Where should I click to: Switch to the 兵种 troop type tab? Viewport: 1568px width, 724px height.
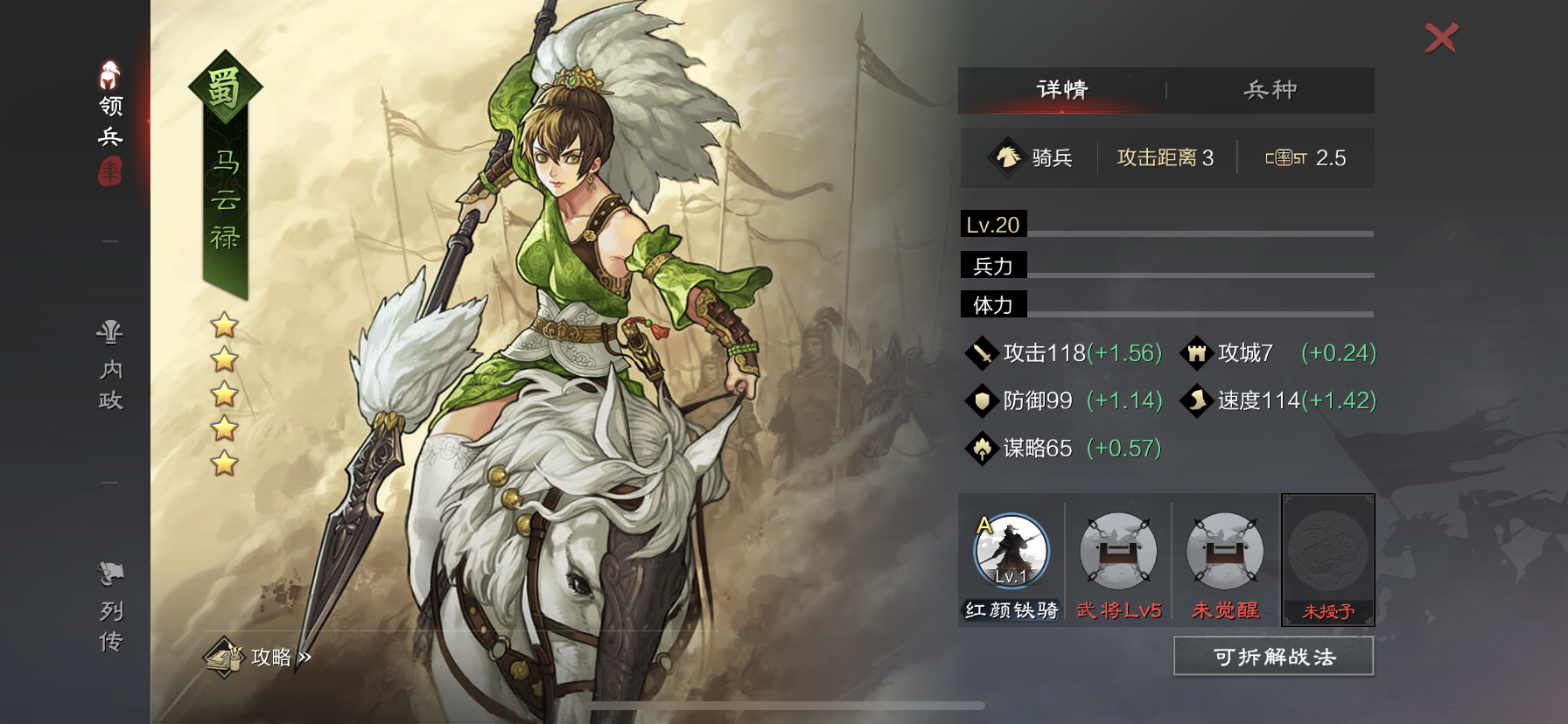click(x=1270, y=90)
